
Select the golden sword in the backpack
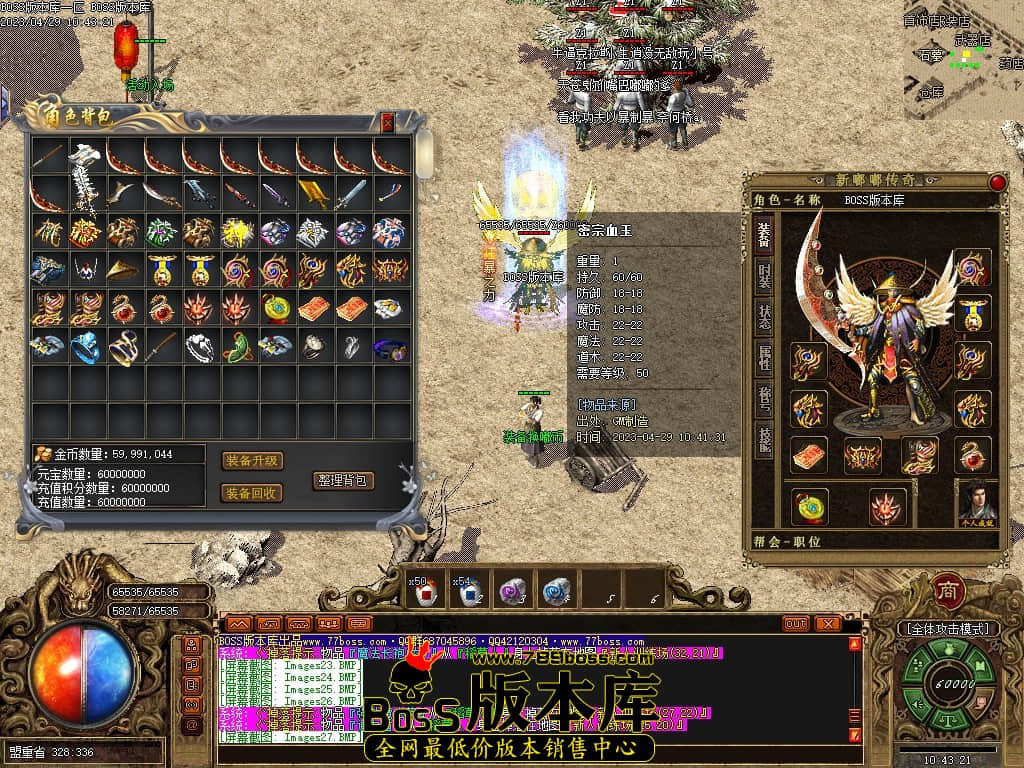click(313, 194)
